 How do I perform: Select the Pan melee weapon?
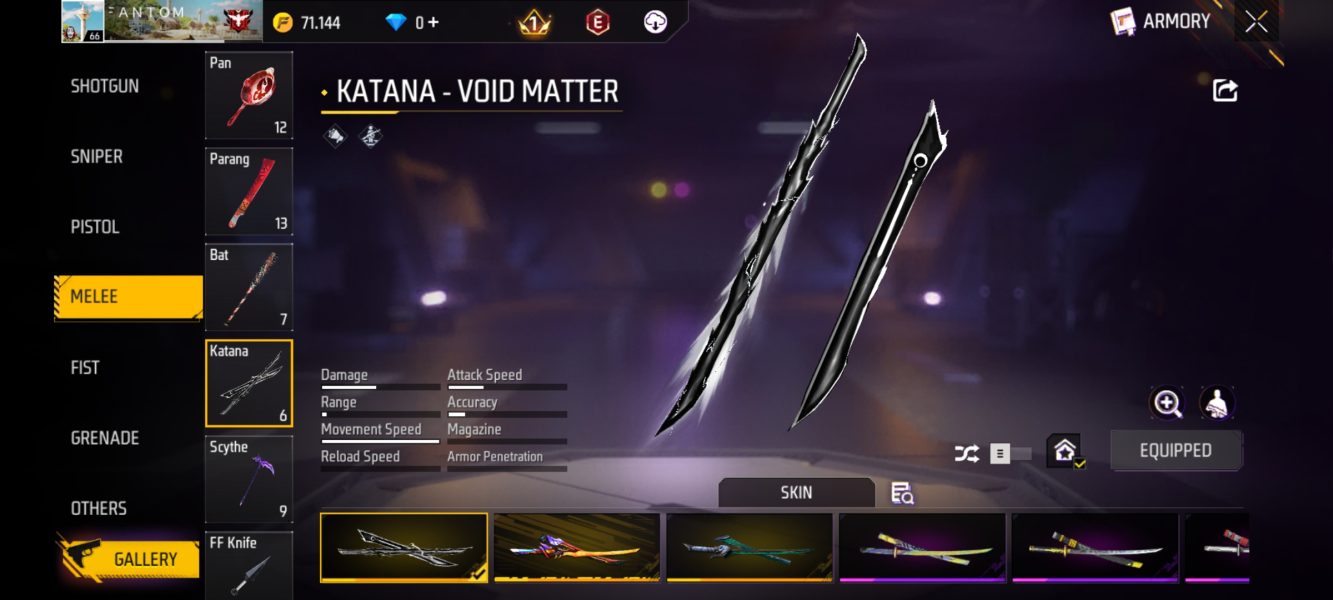click(x=249, y=95)
